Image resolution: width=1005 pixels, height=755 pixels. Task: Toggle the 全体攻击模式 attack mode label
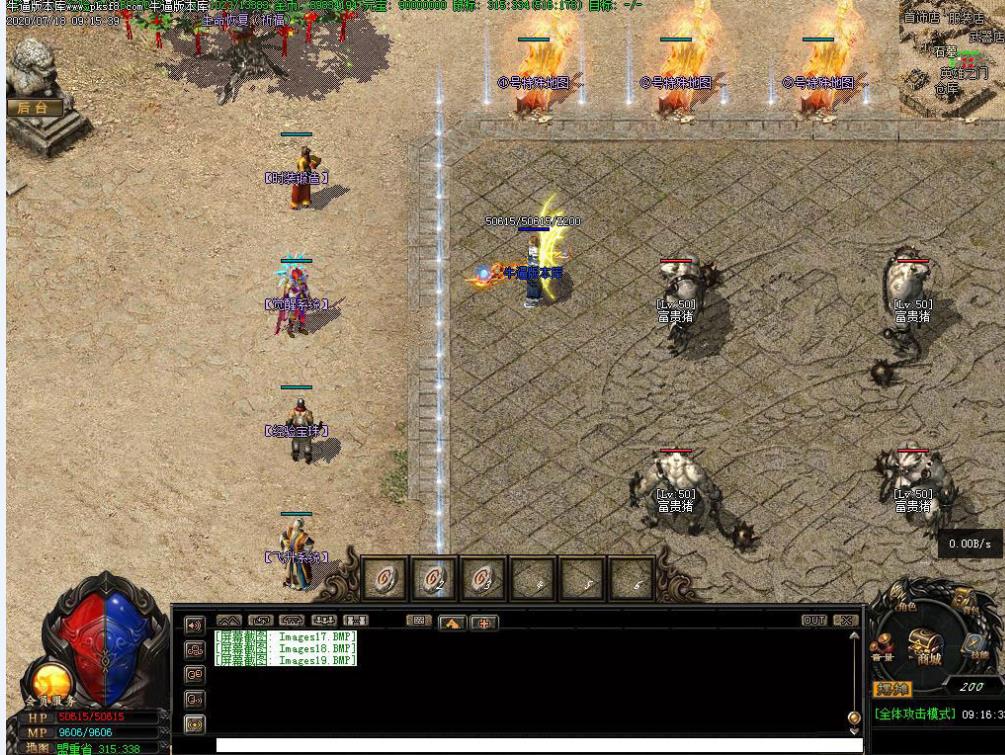point(915,715)
